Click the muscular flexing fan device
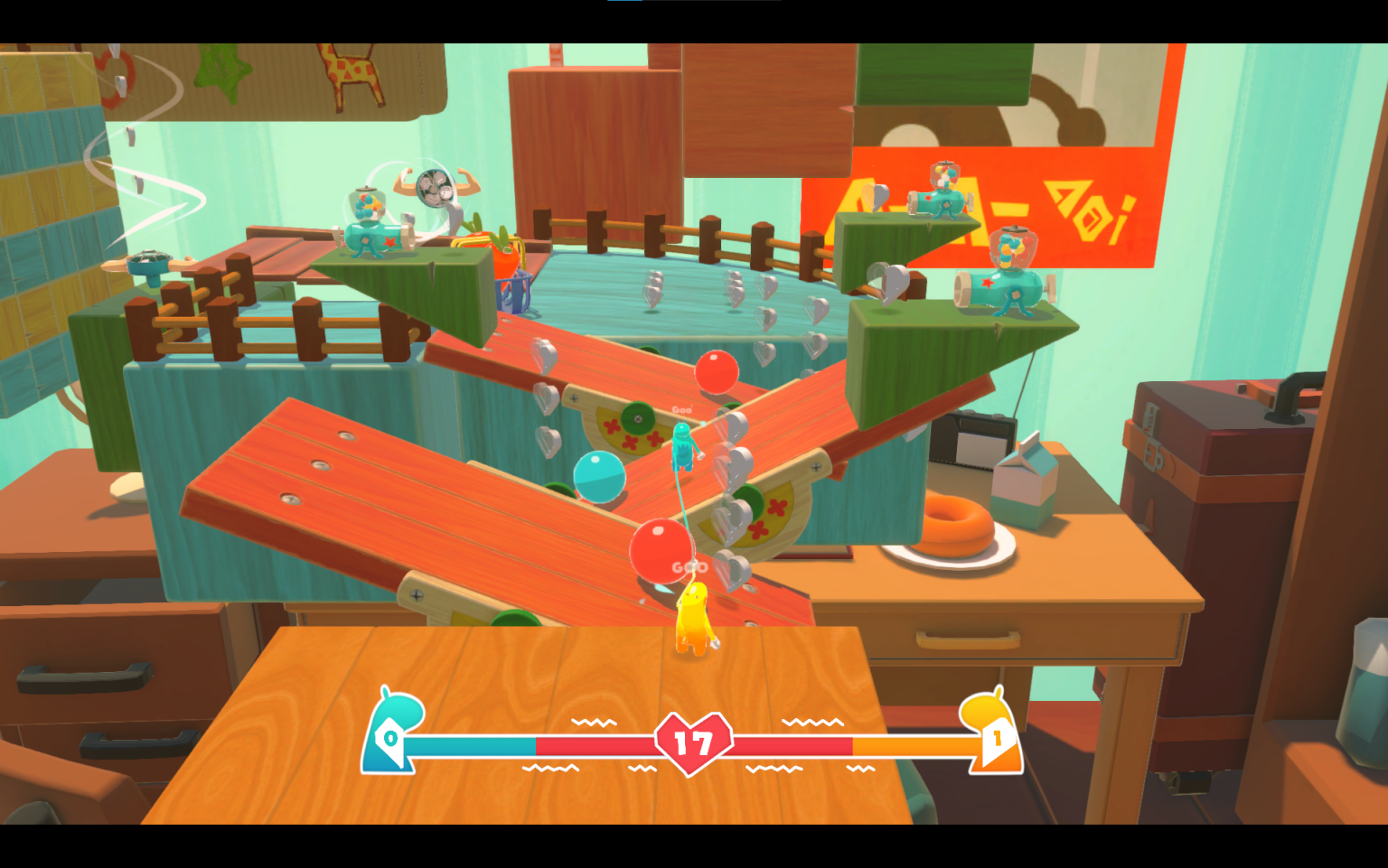Image resolution: width=1388 pixels, height=868 pixels. [x=434, y=190]
